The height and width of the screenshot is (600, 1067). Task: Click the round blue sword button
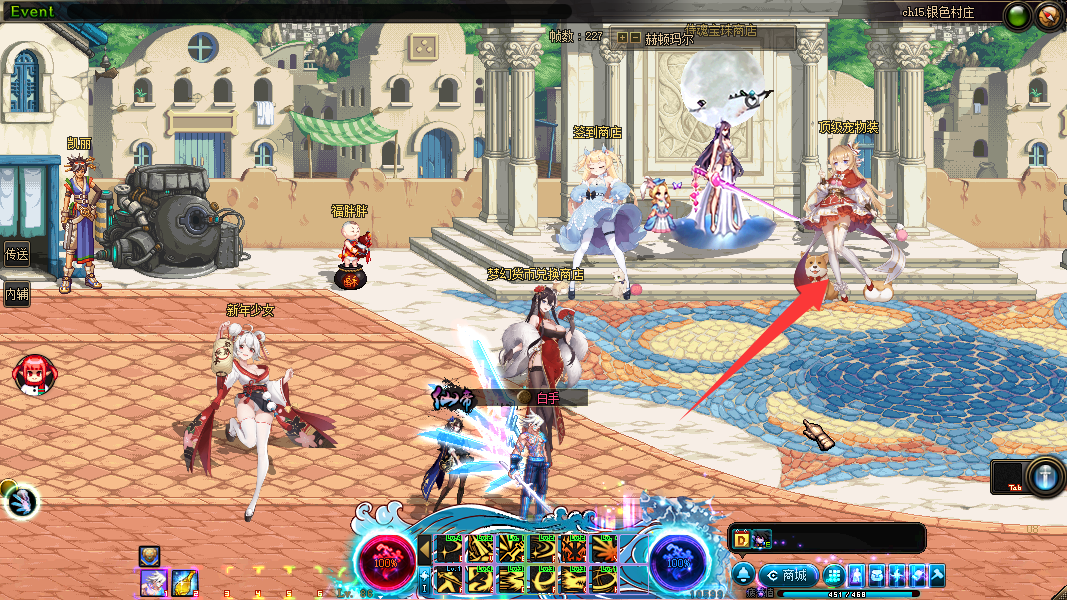point(1046,476)
